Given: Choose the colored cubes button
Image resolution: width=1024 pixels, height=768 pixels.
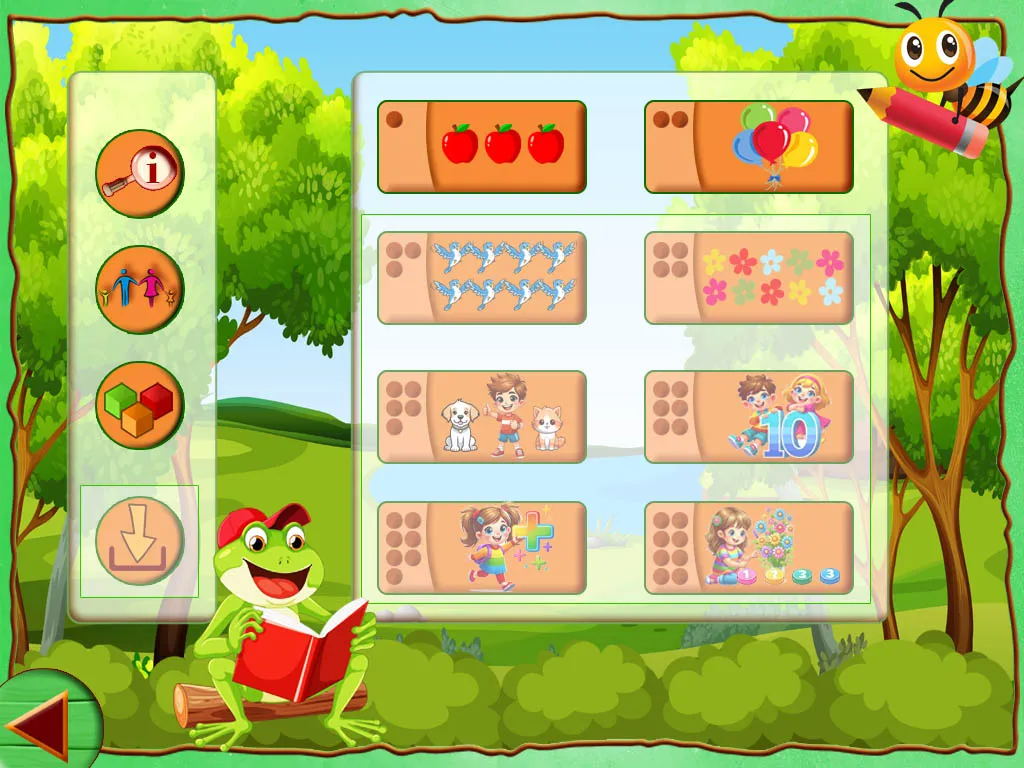Looking at the screenshot, I should point(140,405).
